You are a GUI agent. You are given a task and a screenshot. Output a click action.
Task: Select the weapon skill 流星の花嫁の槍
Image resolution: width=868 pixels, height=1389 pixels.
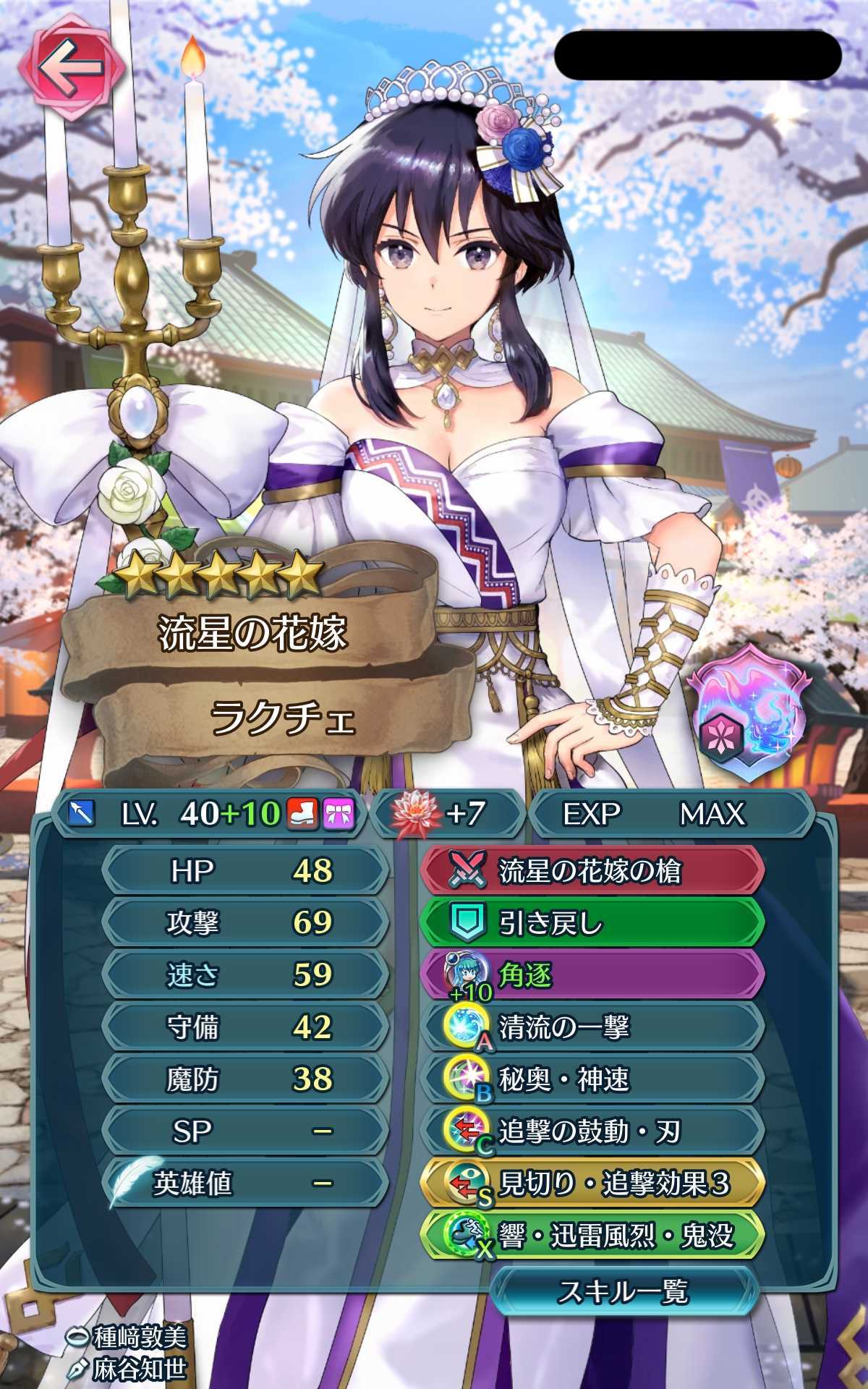click(592, 872)
